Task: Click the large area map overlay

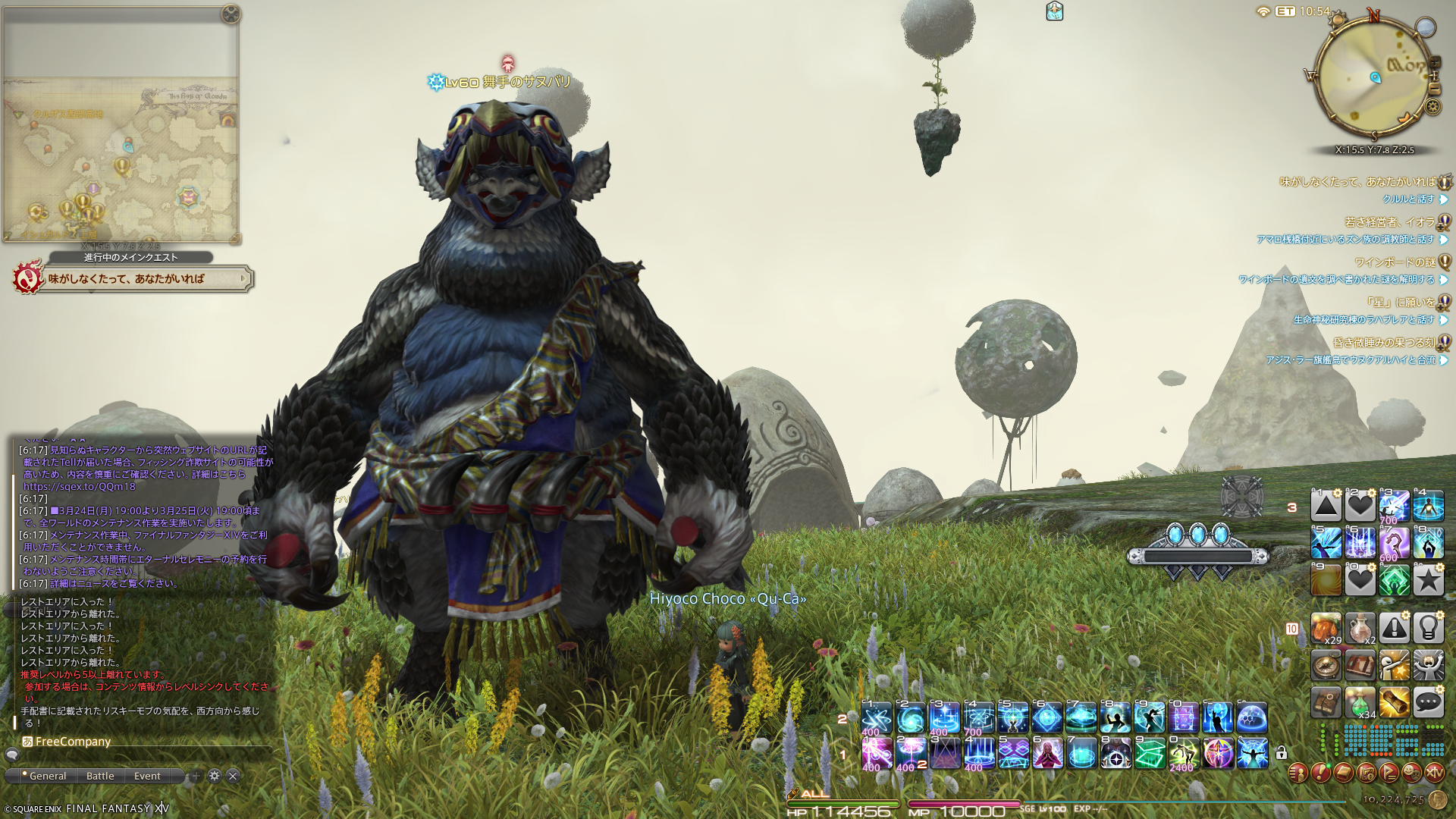Action: pyautogui.click(x=121, y=159)
